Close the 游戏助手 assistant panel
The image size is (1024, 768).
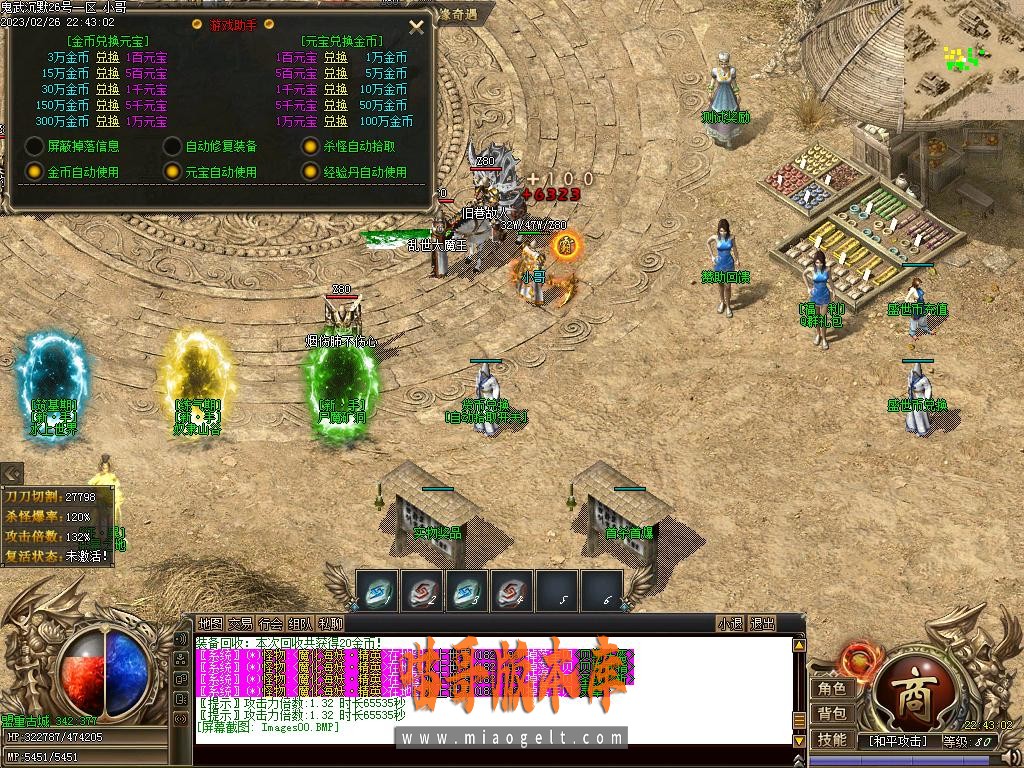[417, 27]
